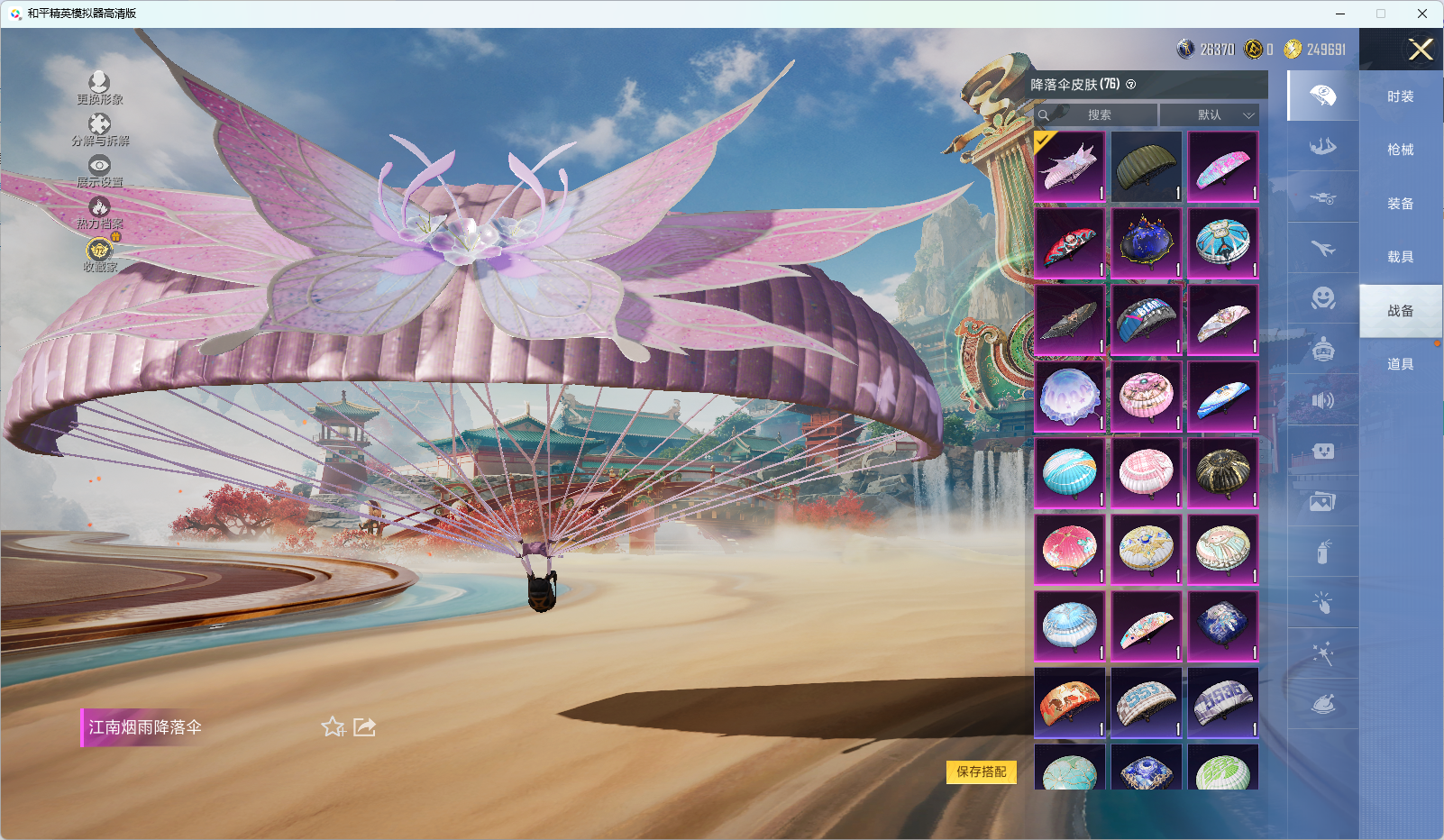Open the 默认 sort dropdown
1444x840 pixels.
pyautogui.click(x=1209, y=115)
